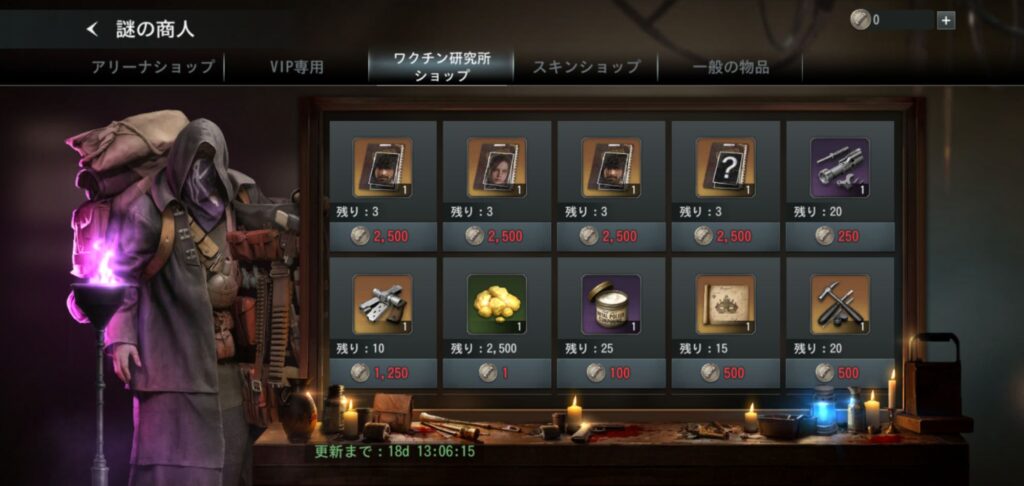This screenshot has width=1024, height=486.
Task: Select the purple gun parts item
Action: coord(839,167)
